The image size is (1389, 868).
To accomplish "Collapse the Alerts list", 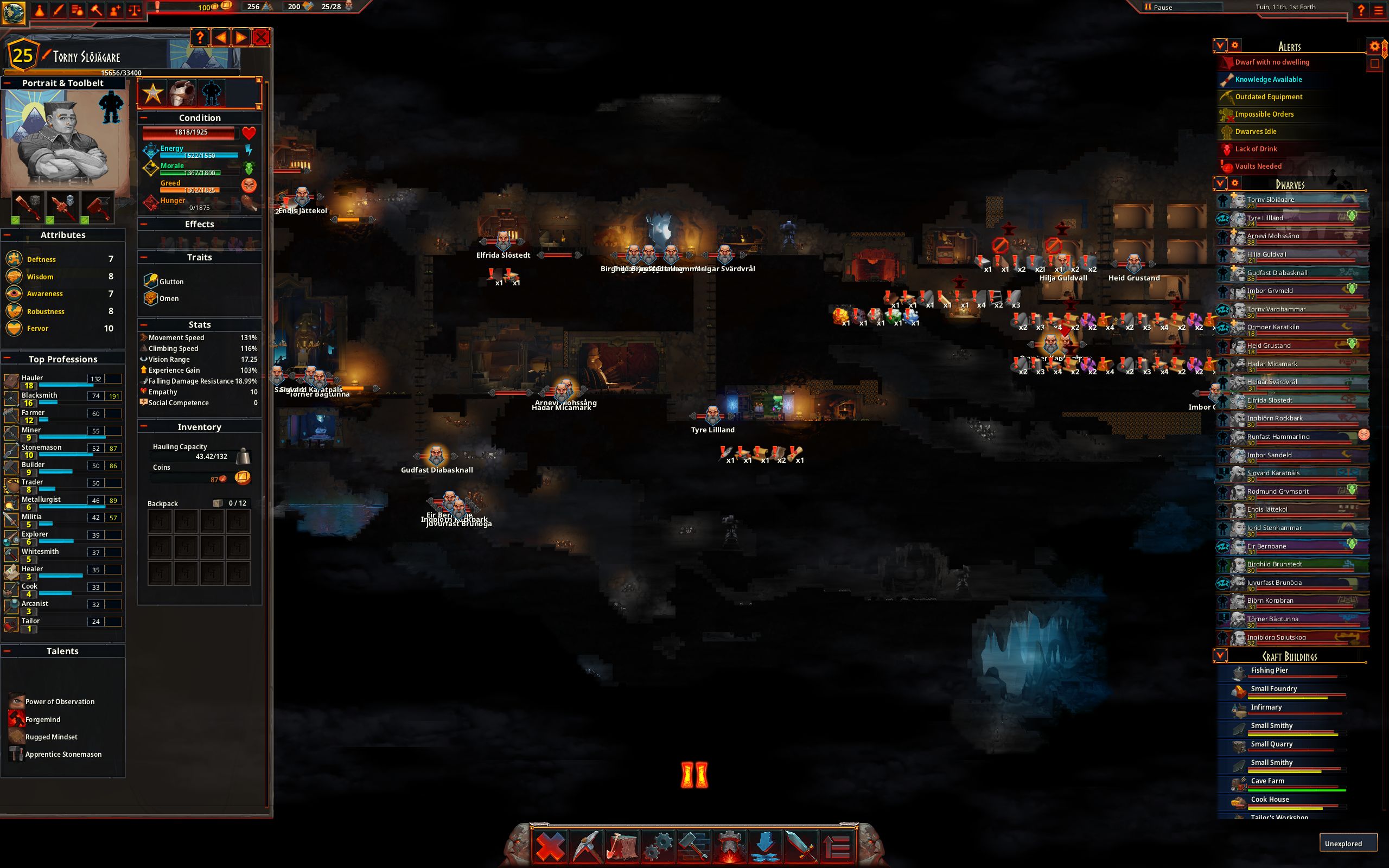I will [1220, 46].
